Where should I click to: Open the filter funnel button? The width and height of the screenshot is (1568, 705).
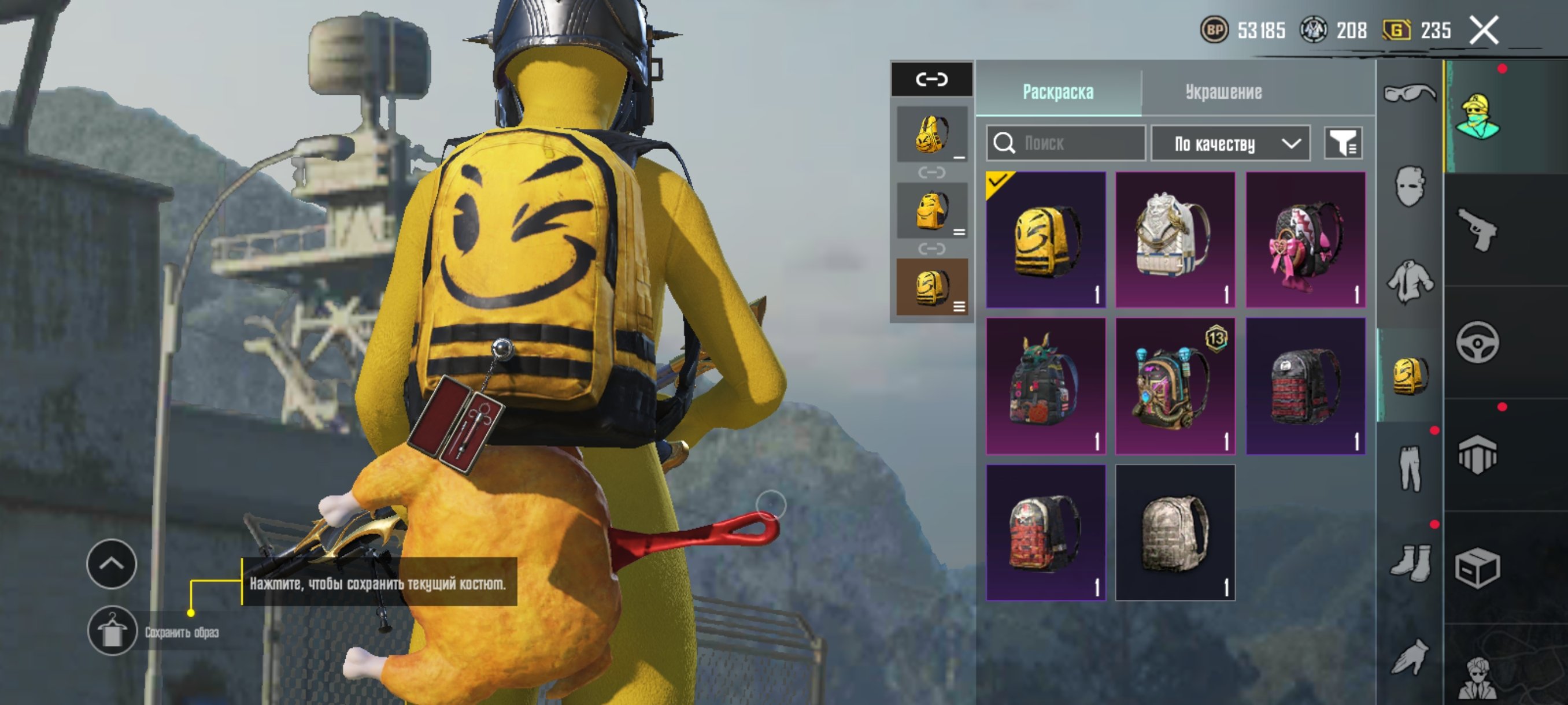tap(1343, 143)
